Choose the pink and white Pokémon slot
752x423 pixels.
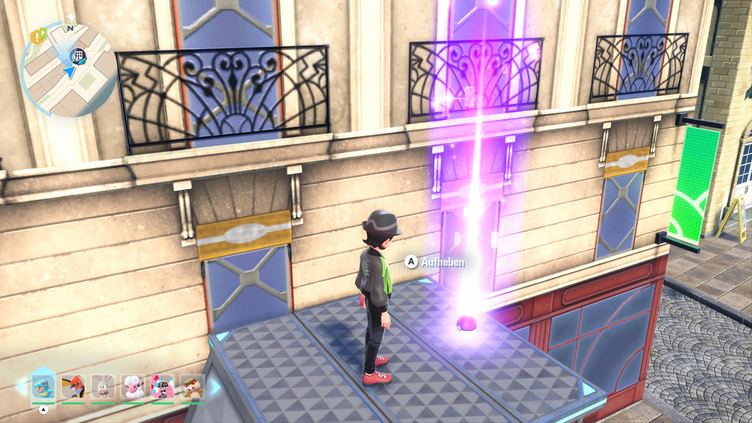coord(162,386)
